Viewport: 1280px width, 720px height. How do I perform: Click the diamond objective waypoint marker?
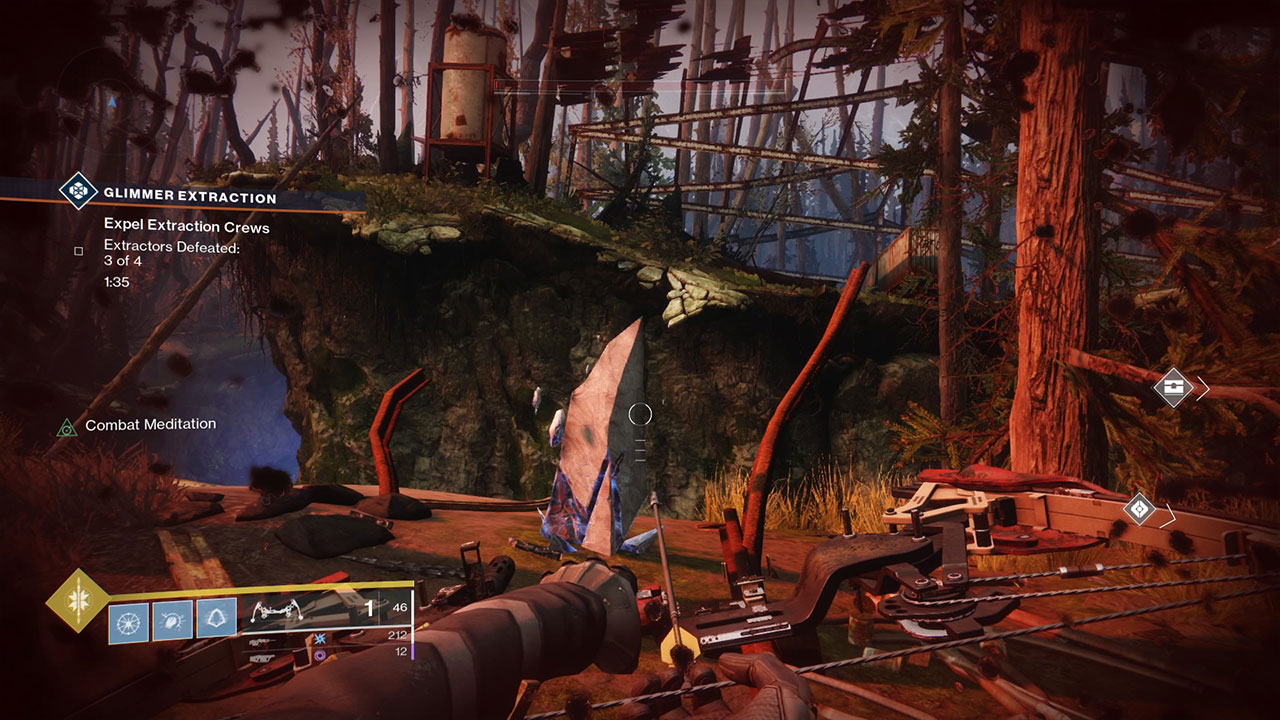(1139, 509)
